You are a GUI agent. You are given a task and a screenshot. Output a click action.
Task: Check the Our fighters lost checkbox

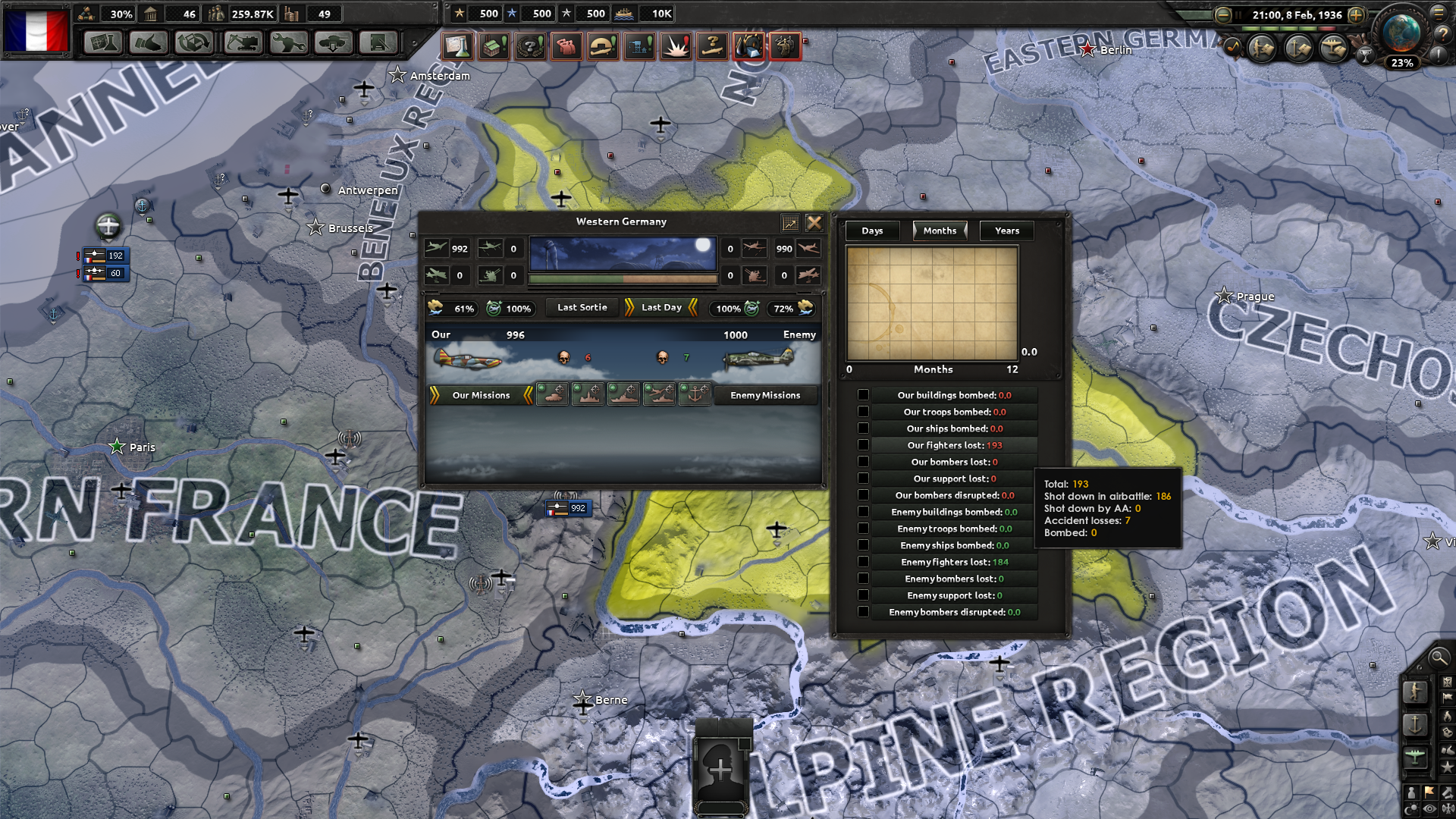863,445
